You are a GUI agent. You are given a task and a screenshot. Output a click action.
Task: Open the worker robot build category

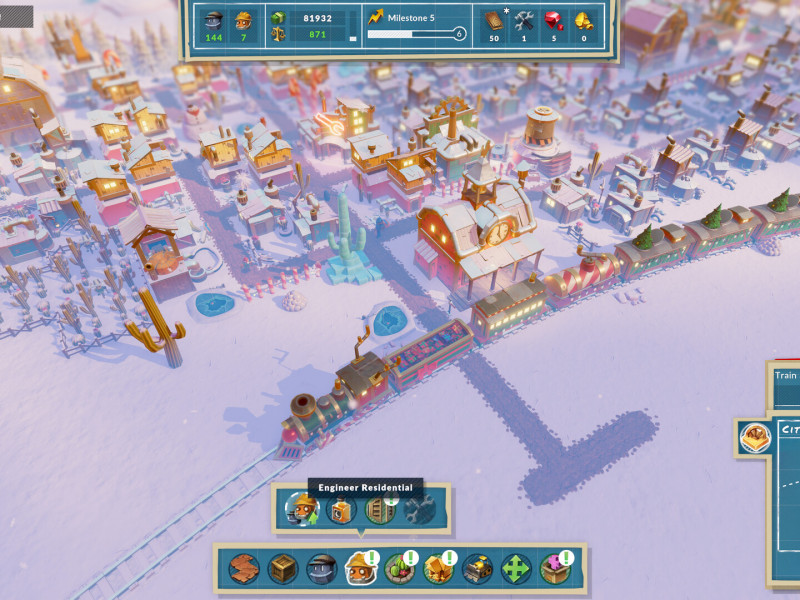click(321, 569)
